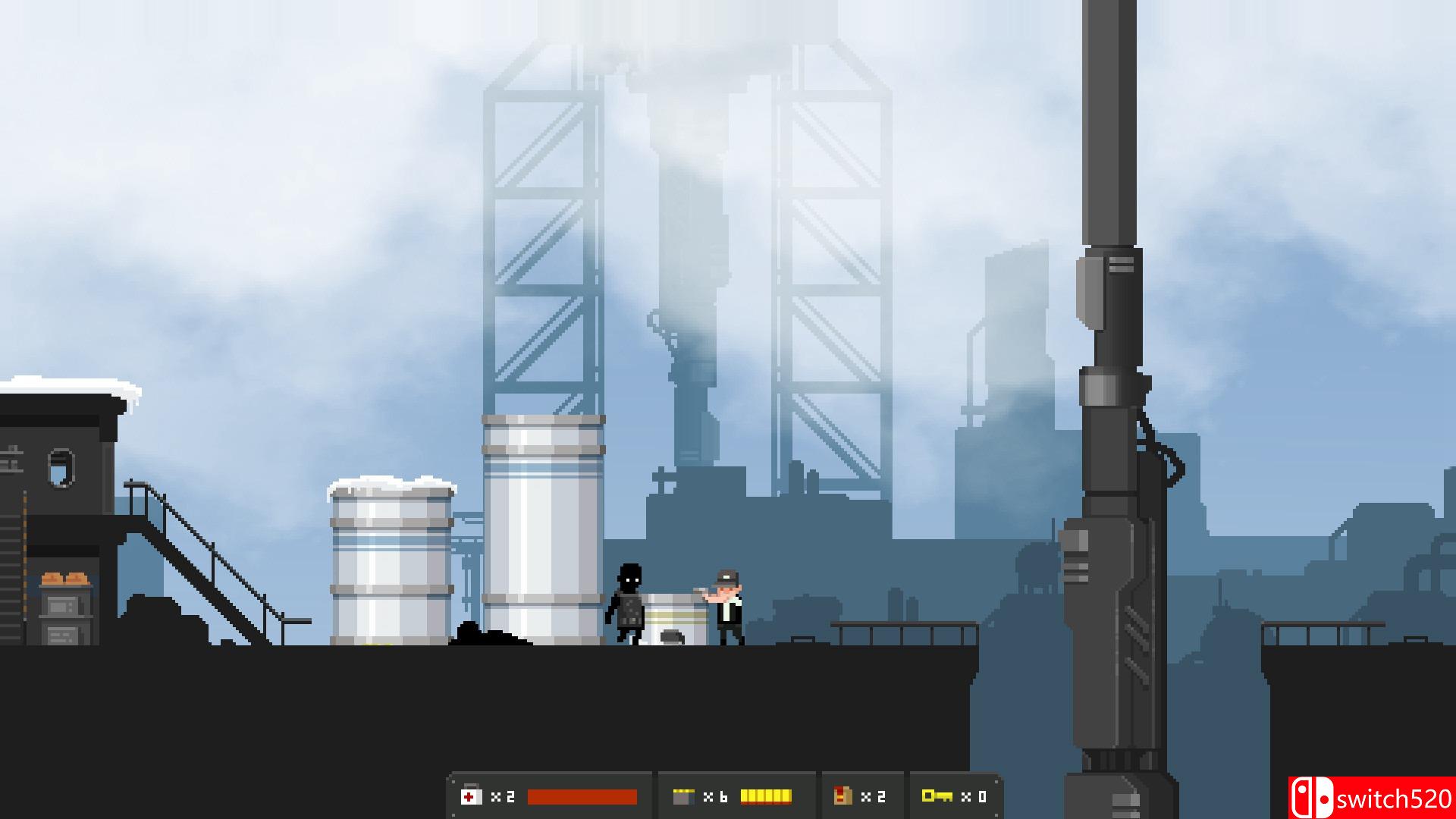Select the ammo magazine icon showing x6
1456x819 pixels.
[x=685, y=795]
